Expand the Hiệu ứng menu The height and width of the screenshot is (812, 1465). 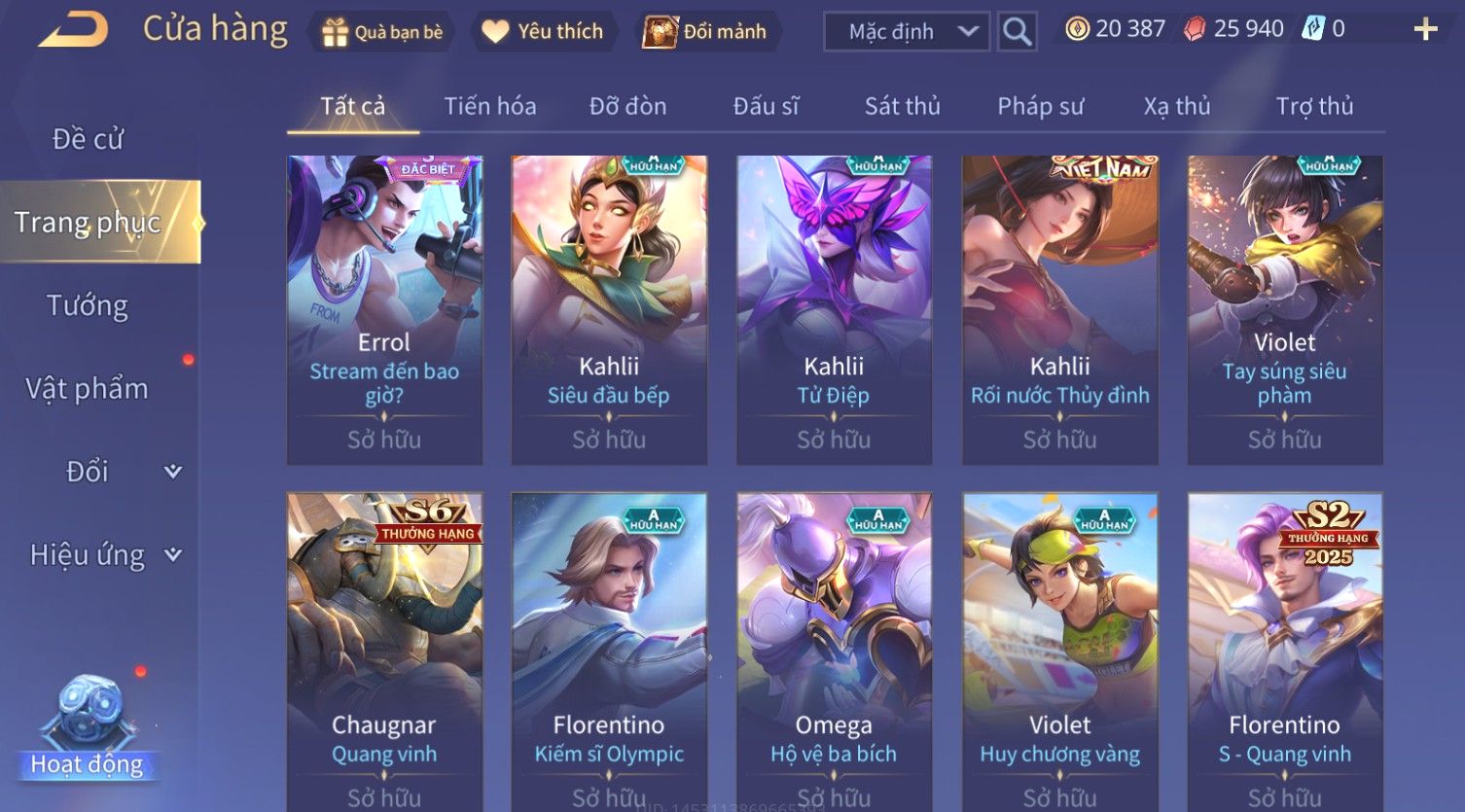pos(104,555)
